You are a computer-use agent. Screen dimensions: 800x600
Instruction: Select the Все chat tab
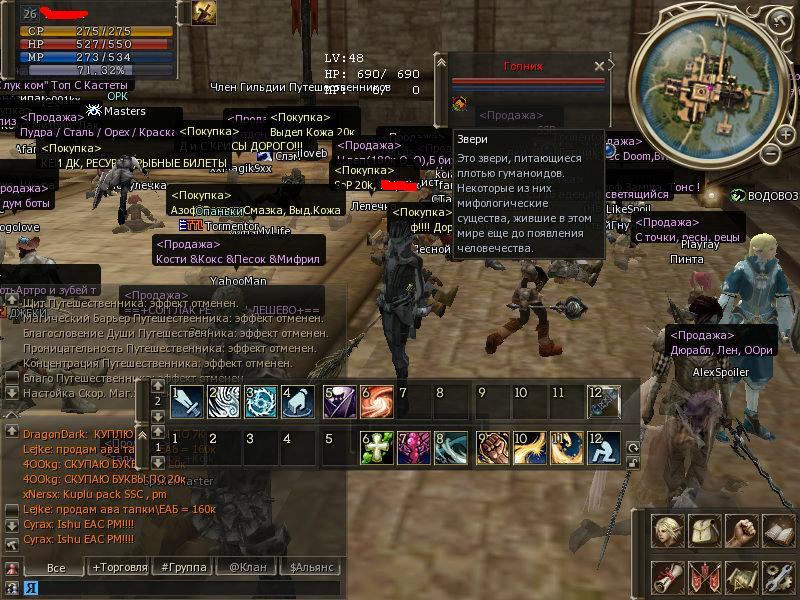56,567
